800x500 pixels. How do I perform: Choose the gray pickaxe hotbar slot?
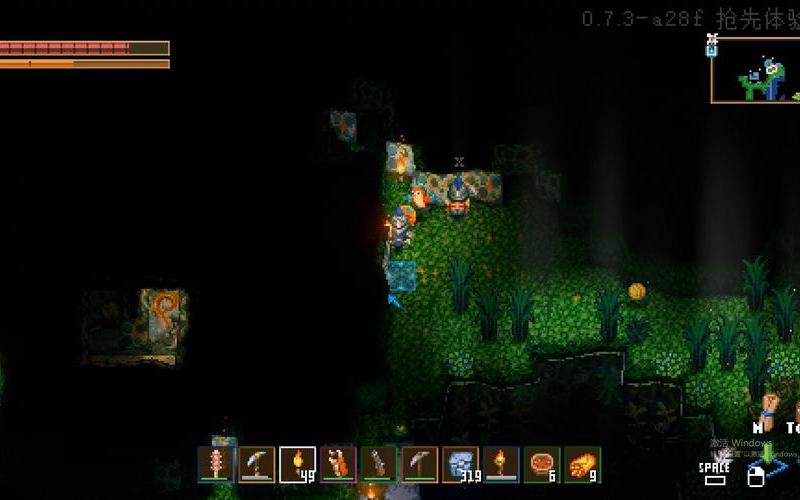[x=421, y=464]
